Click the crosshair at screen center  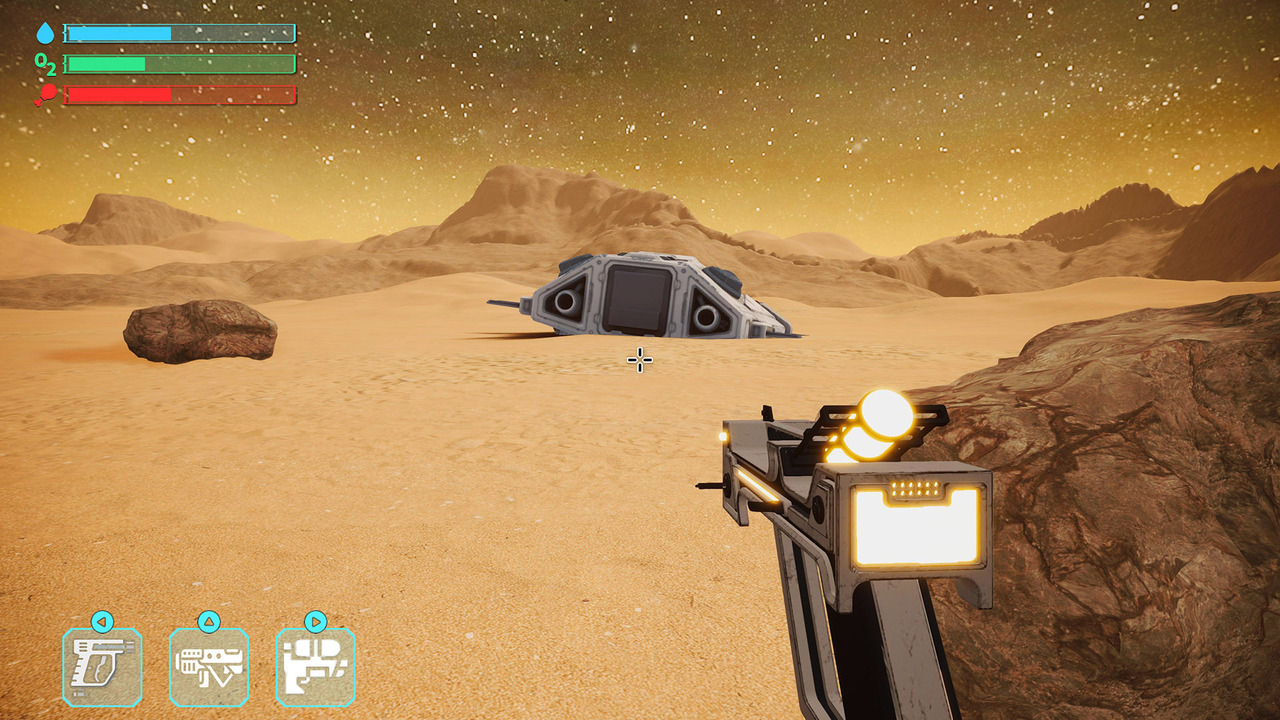tap(639, 360)
